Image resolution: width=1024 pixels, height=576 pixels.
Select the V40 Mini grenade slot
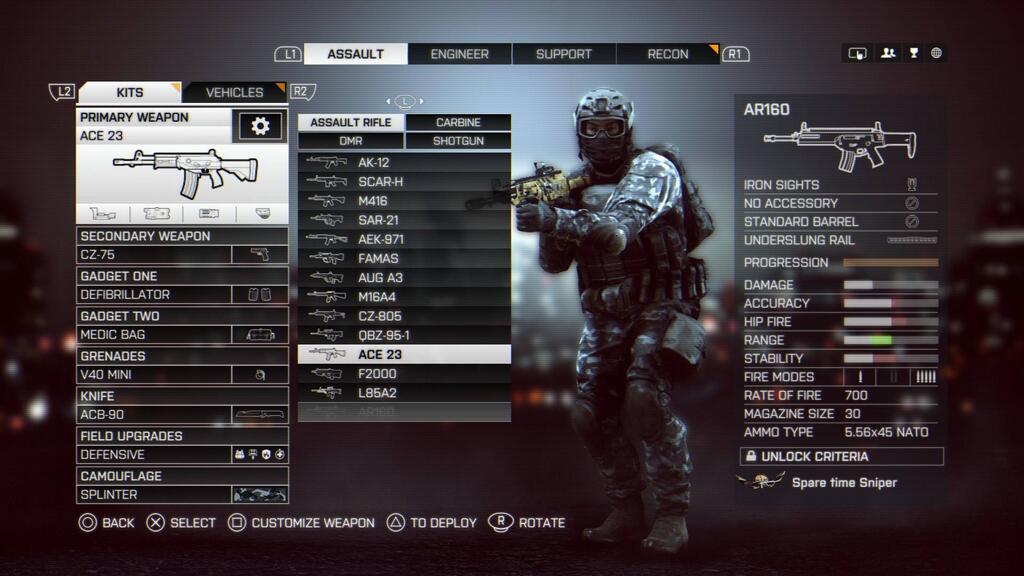pyautogui.click(x=183, y=375)
